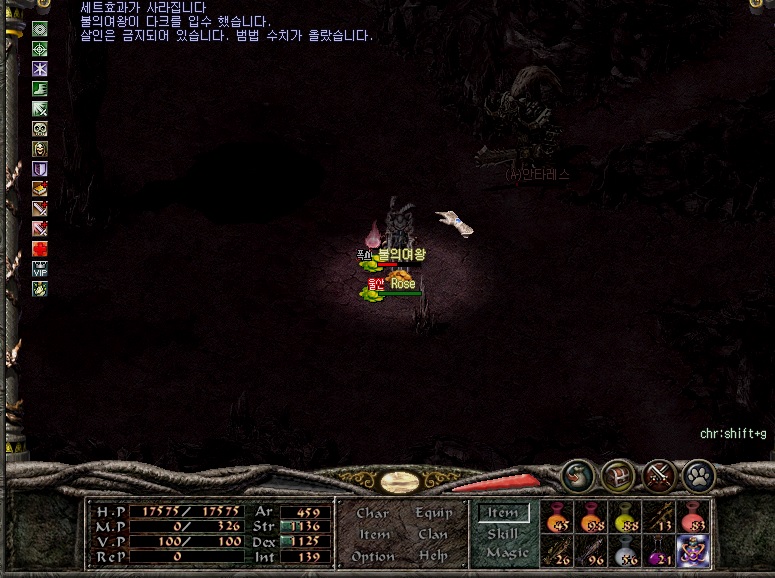Image resolution: width=775 pixels, height=578 pixels.
Task: Use the white potion with count 56
Action: click(x=625, y=551)
